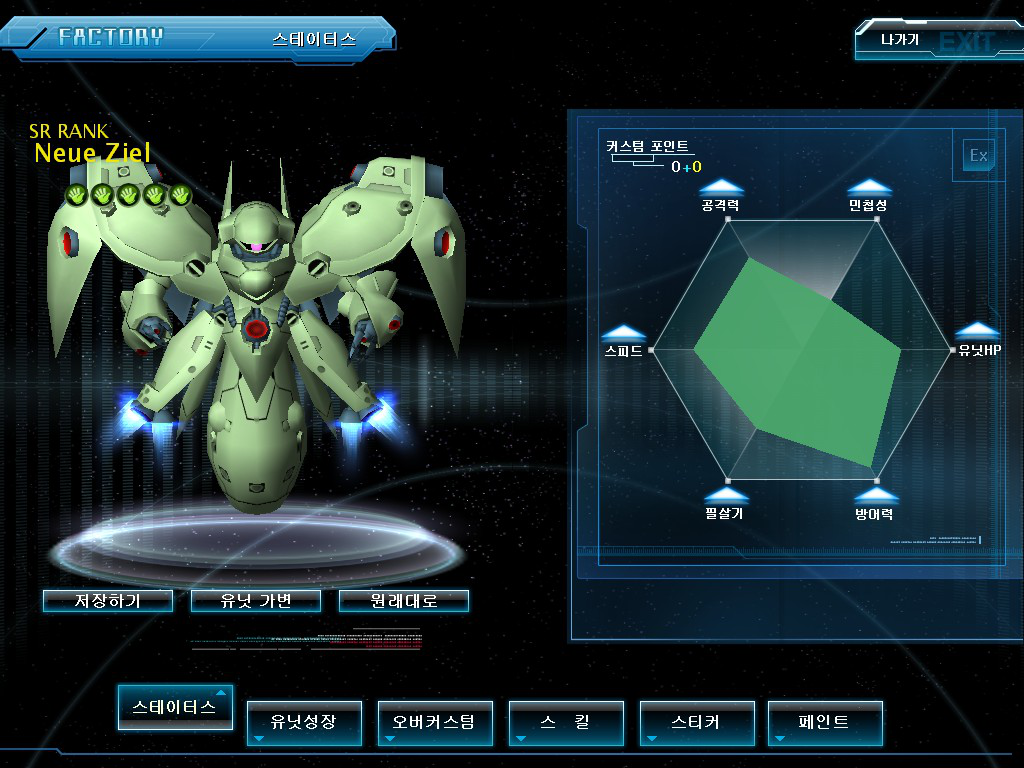Switch to the 스테이터스 tab
The height and width of the screenshot is (768, 1024).
click(x=175, y=707)
